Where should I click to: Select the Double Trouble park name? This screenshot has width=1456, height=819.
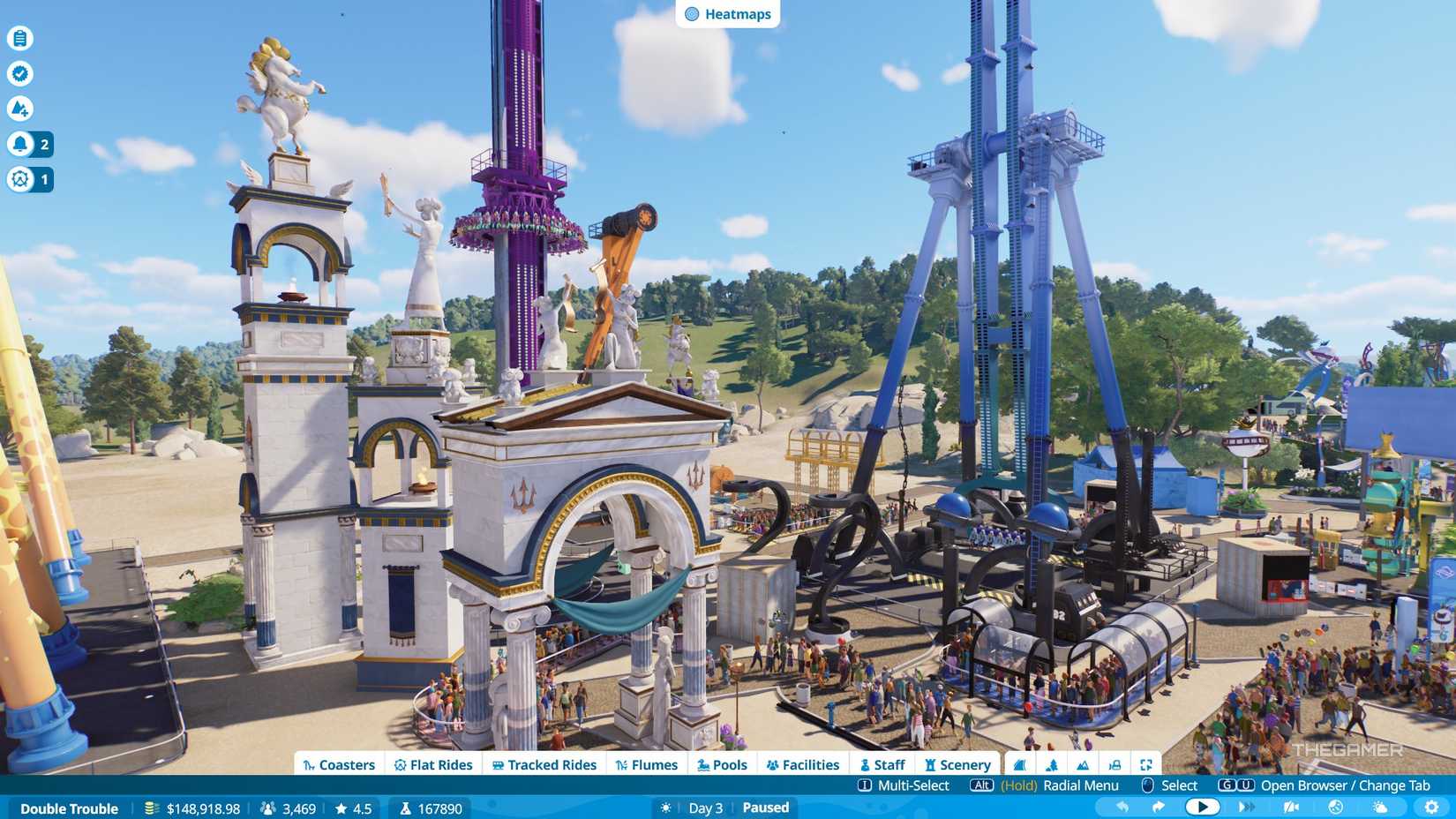click(x=70, y=808)
